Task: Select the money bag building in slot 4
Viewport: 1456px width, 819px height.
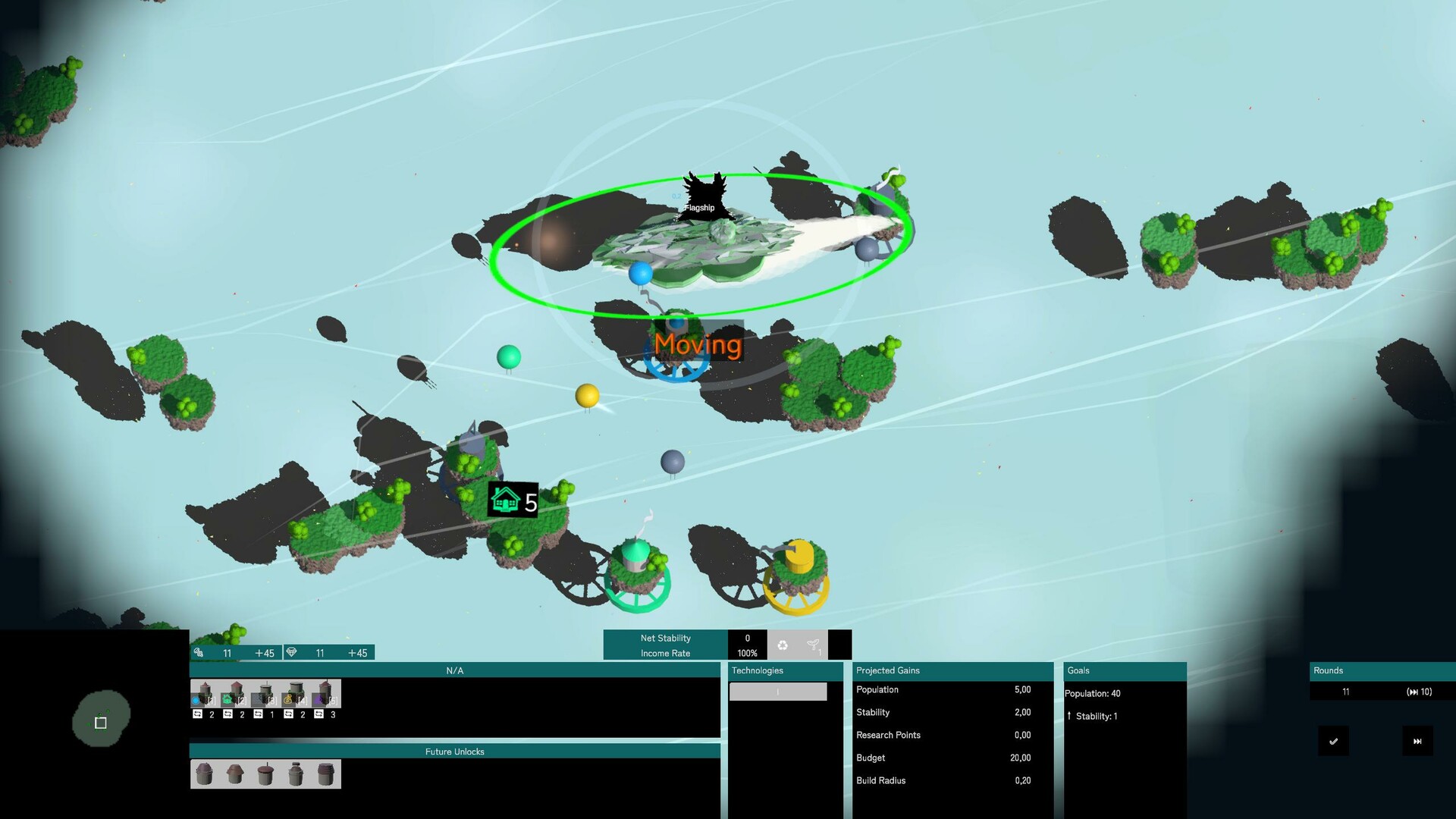Action: click(x=289, y=698)
